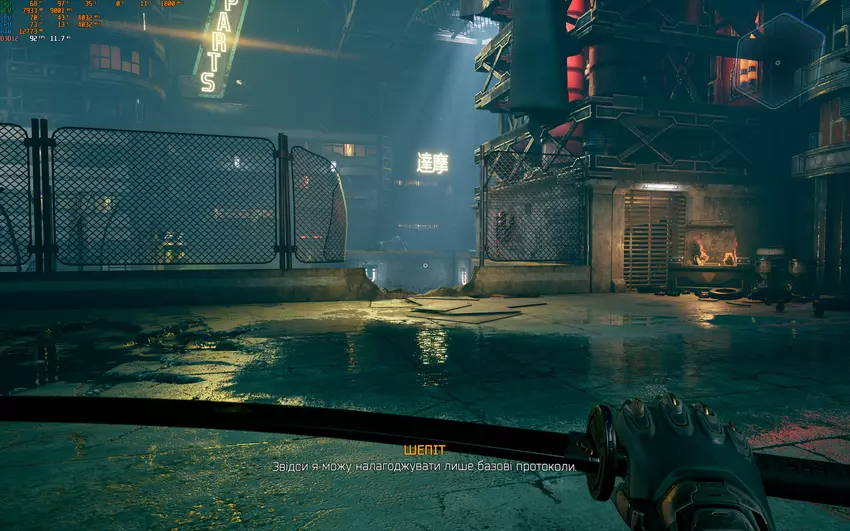
Task: Click the hexagonal HUD panel
Action: pyautogui.click(x=779, y=60)
